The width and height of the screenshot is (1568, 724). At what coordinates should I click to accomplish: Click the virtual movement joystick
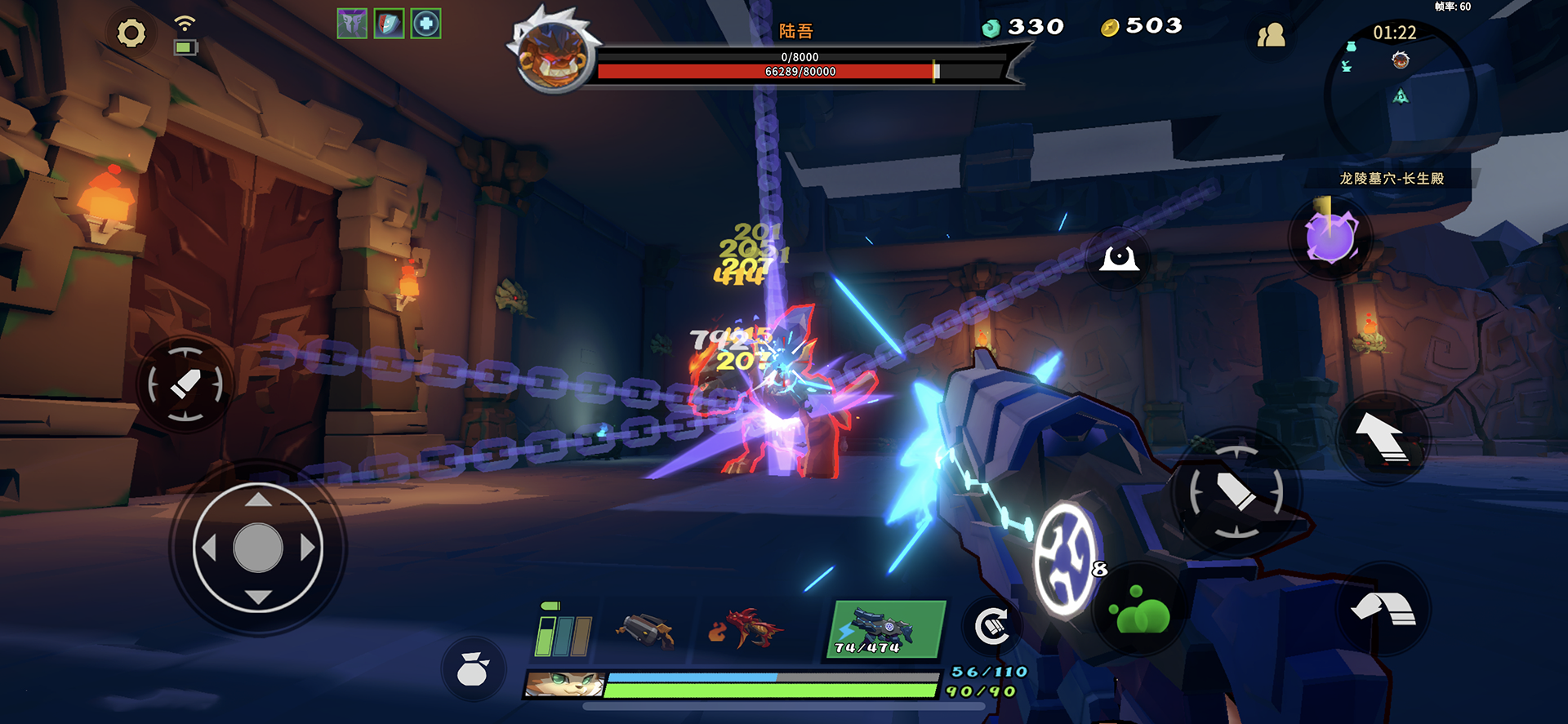(258, 548)
